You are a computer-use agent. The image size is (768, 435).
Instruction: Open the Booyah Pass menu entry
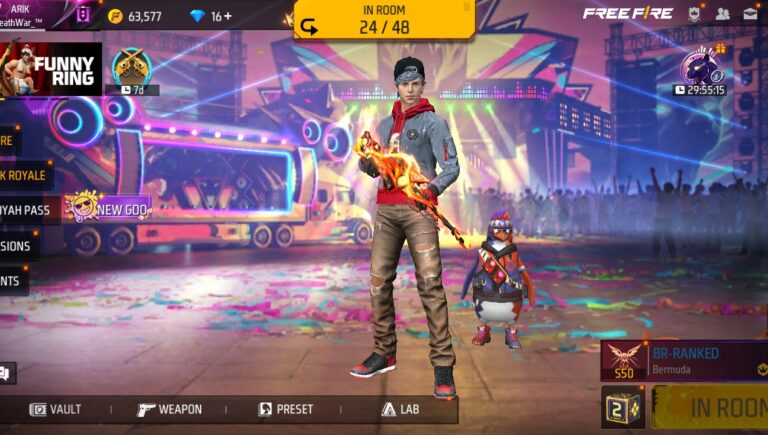(x=26, y=210)
